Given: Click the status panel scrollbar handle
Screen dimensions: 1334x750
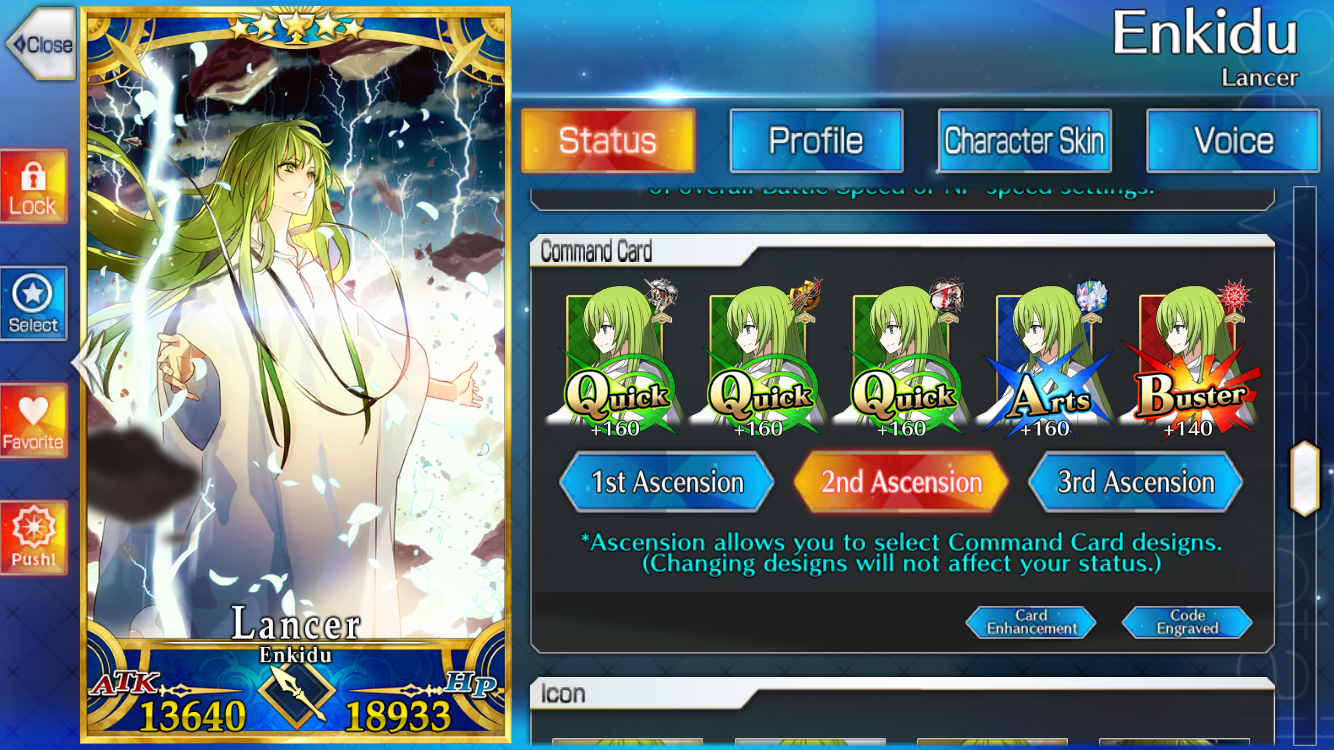Looking at the screenshot, I should [x=1304, y=478].
